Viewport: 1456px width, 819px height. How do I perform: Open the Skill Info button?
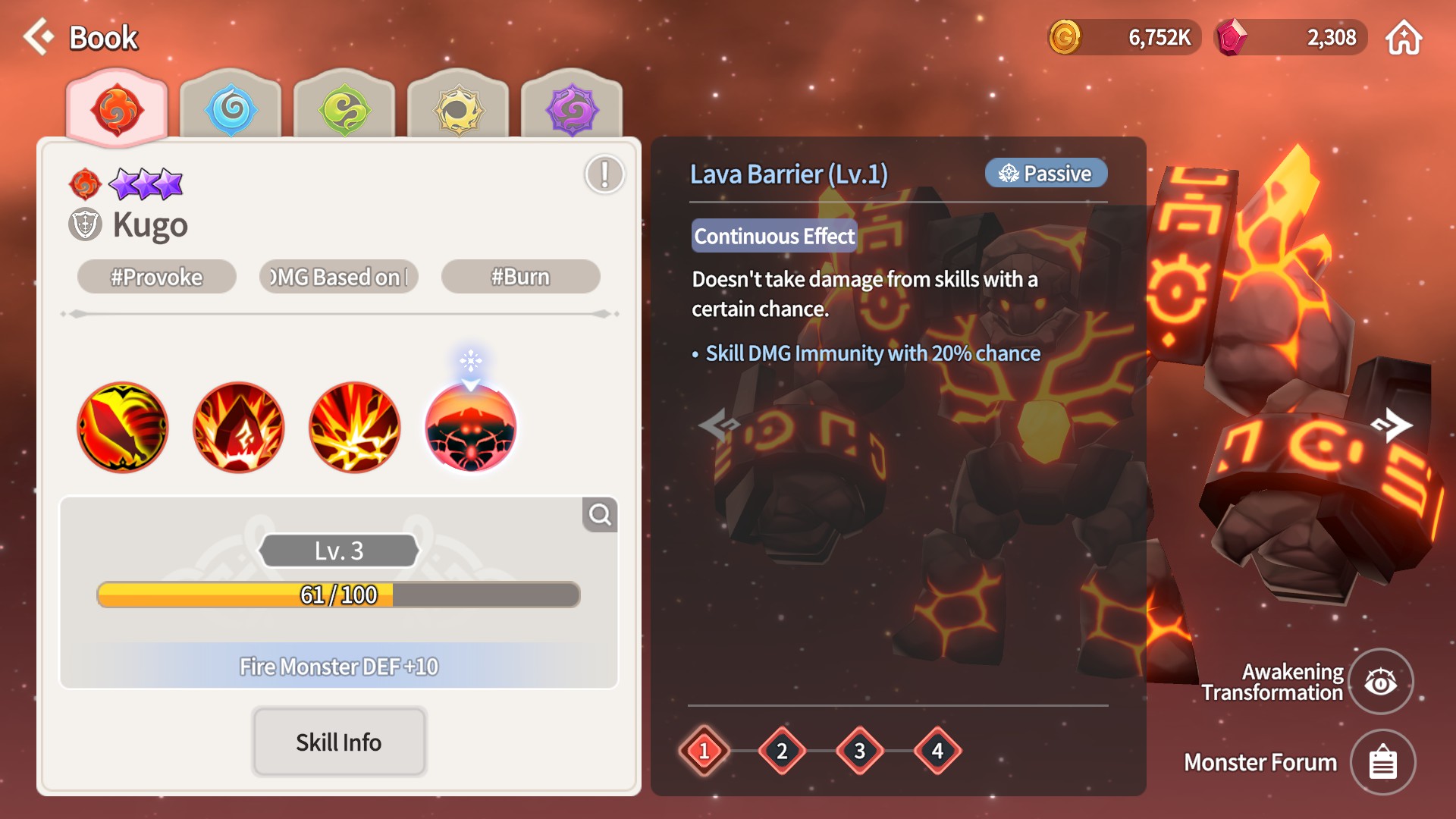coord(339,742)
